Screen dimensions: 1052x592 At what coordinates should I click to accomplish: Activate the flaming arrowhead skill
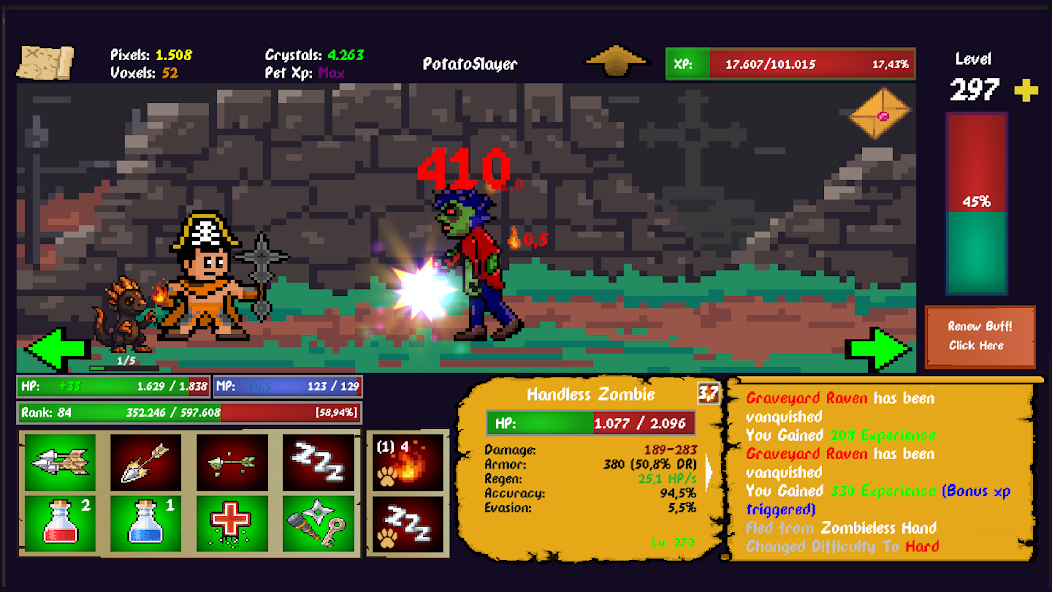[x=146, y=461]
